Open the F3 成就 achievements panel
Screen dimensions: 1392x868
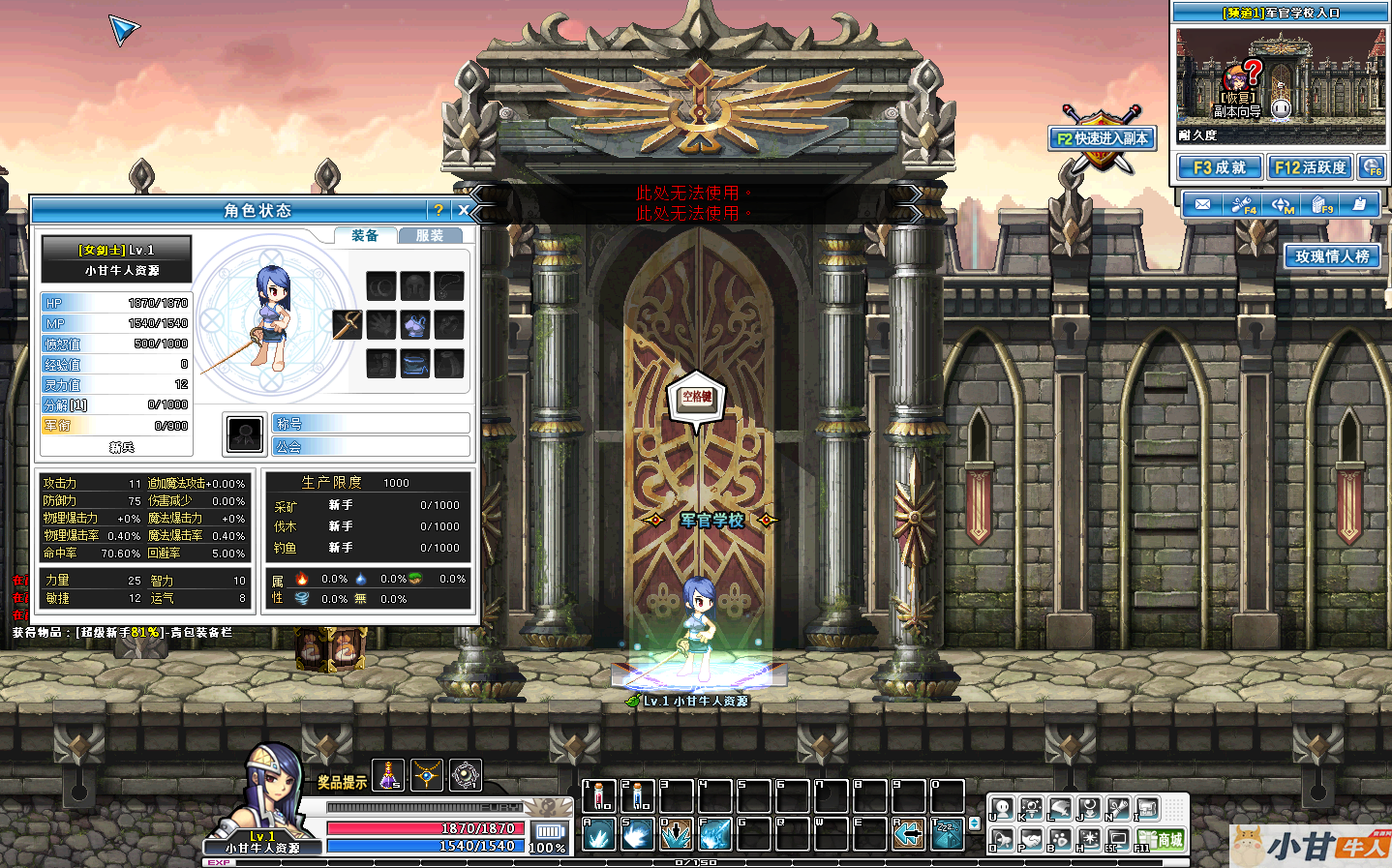[x=1220, y=167]
